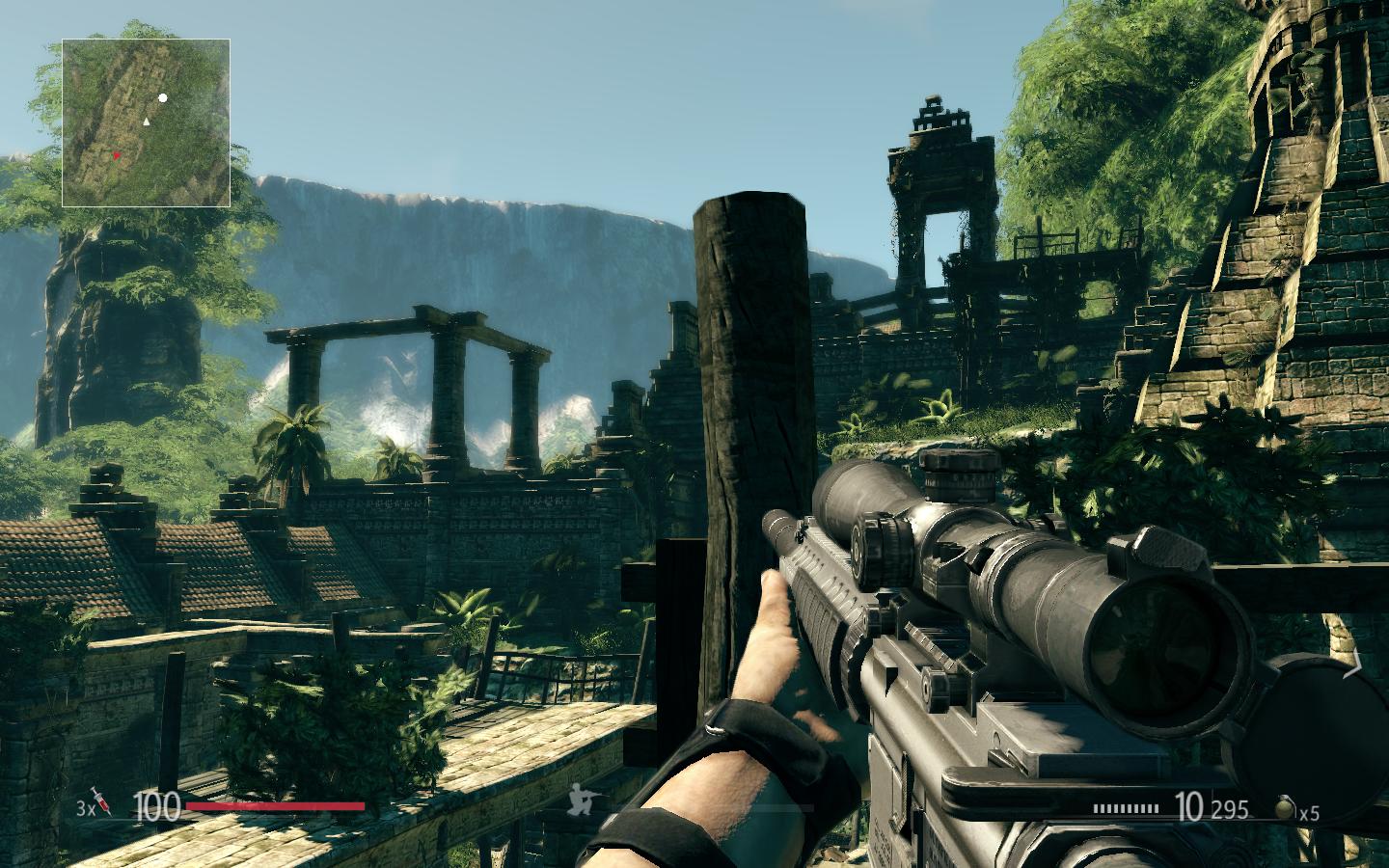
Task: Select the white circle objective marker on minimap
Action: [163, 98]
